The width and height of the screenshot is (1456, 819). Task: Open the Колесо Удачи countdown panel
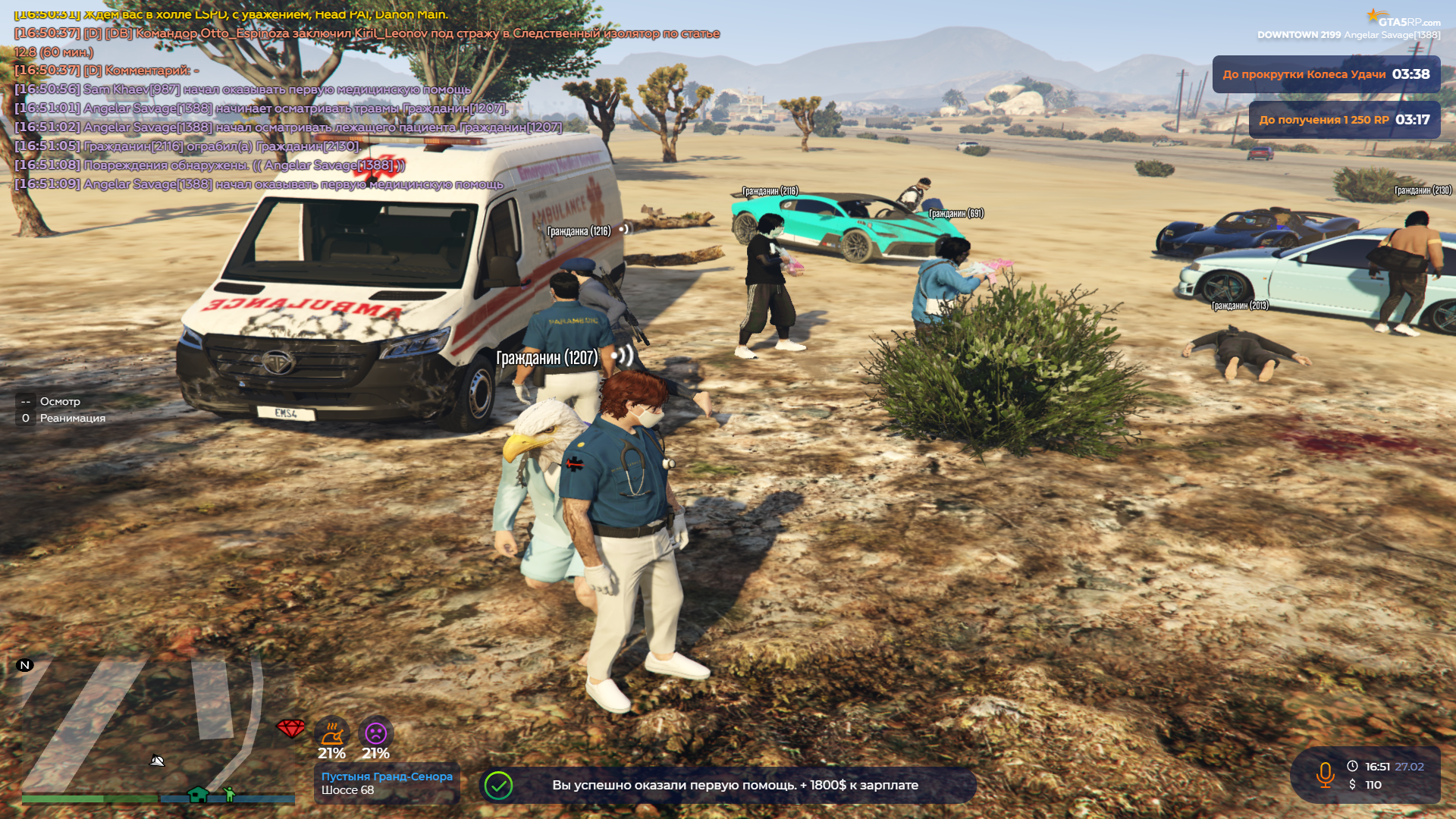pos(1326,74)
